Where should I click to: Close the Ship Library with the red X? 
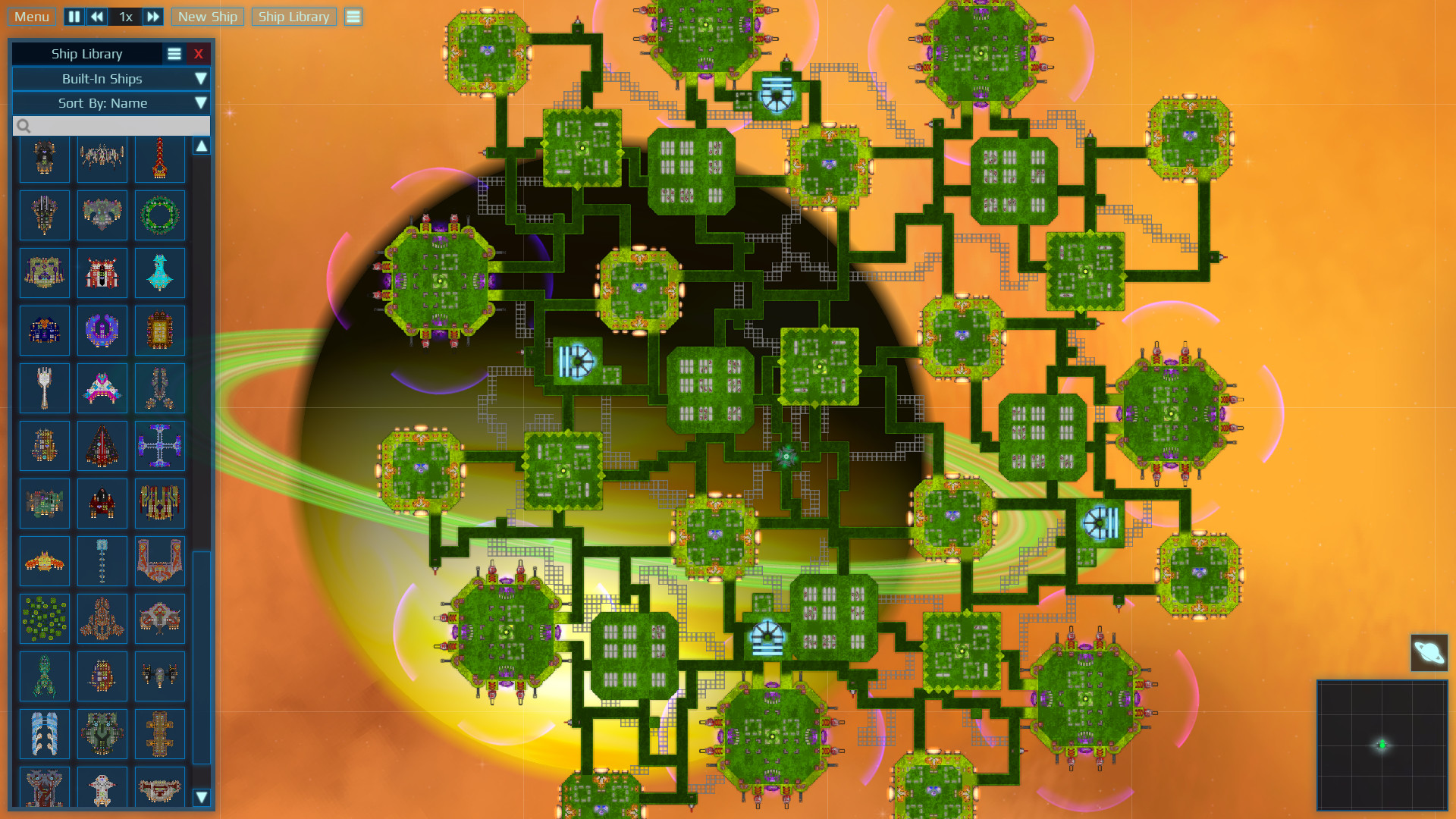tap(198, 53)
